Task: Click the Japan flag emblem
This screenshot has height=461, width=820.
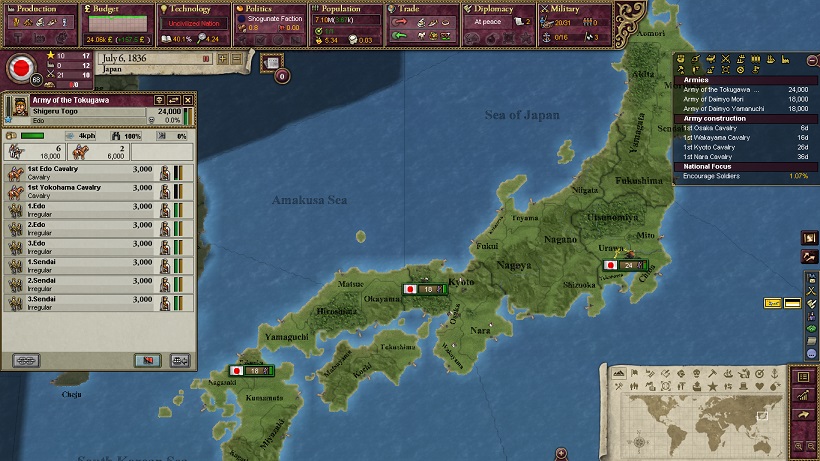Action: (x=19, y=70)
